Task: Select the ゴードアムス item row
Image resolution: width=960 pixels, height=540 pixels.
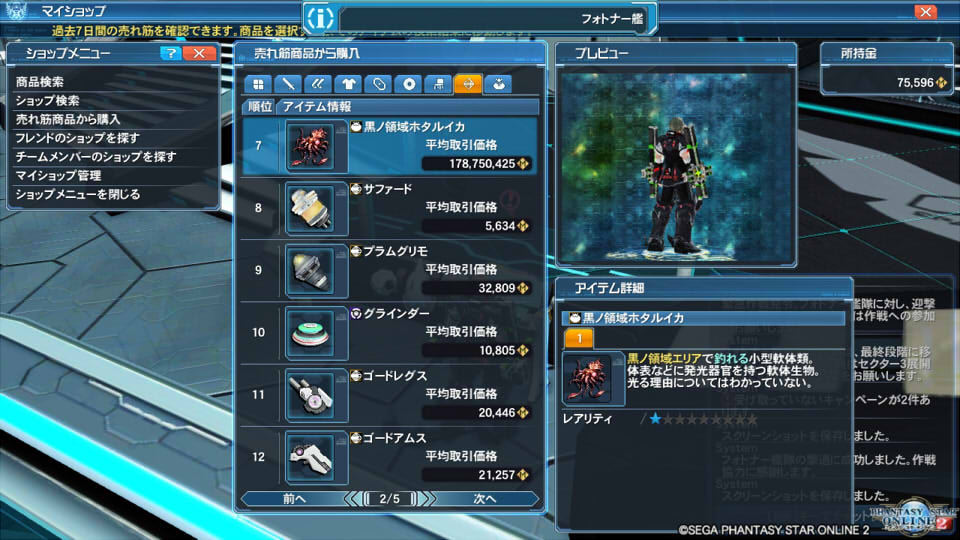Action: pyautogui.click(x=390, y=456)
